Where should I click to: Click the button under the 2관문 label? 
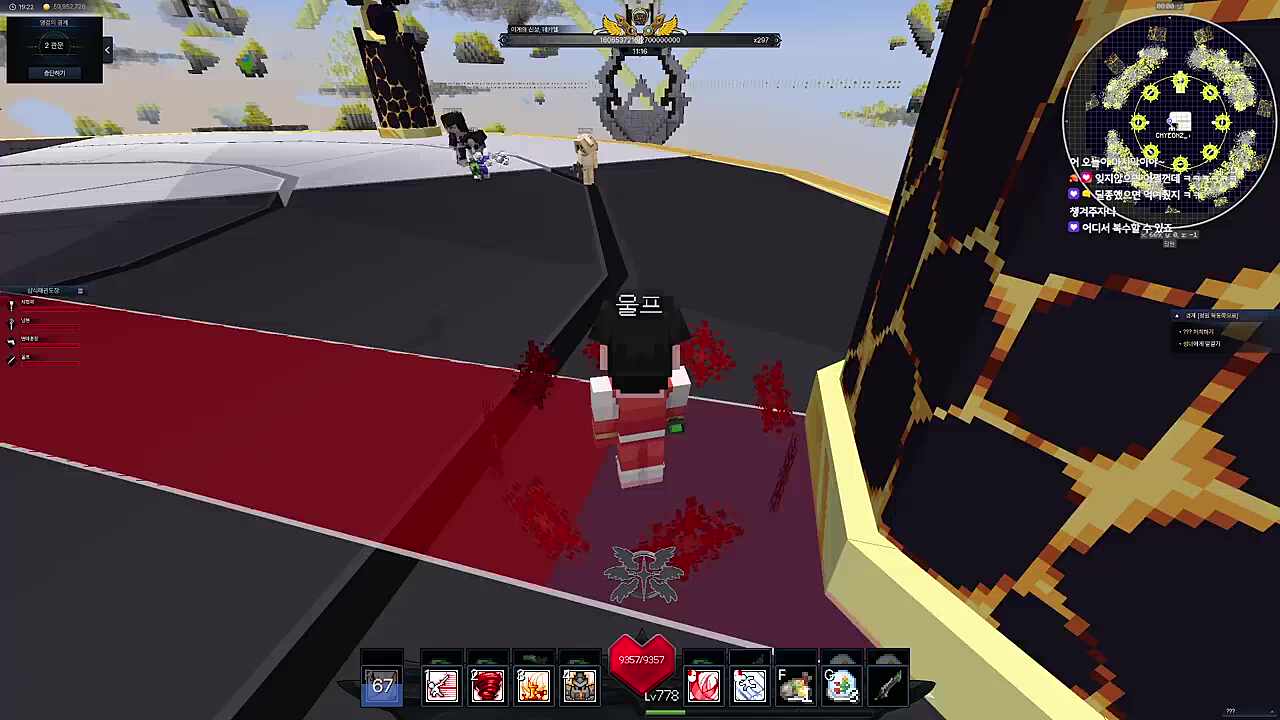(x=54, y=73)
